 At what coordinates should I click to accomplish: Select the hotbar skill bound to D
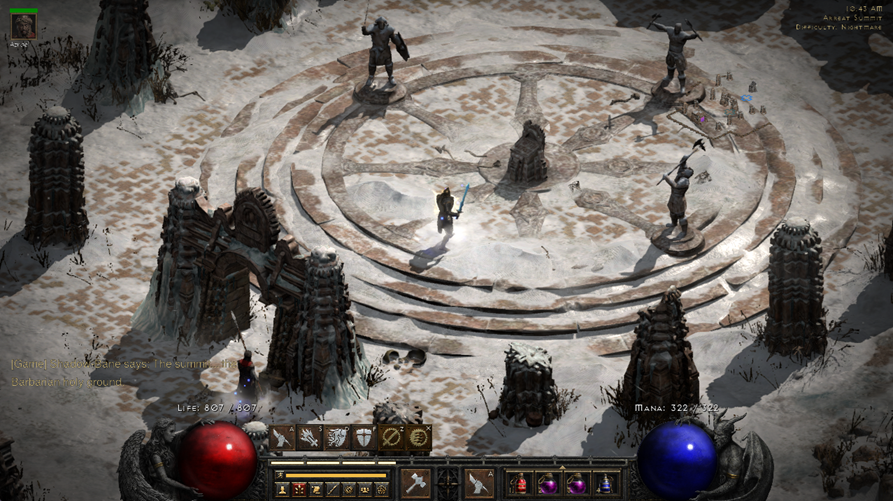click(337, 438)
